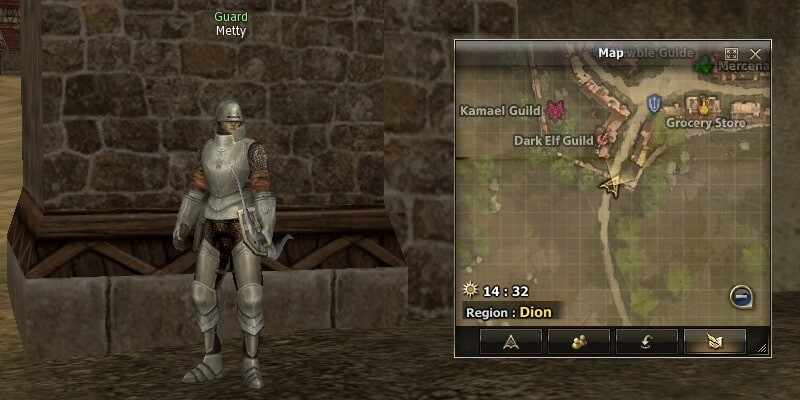Viewport: 800px width, 400px height.
Task: Close the Map window
Action: (756, 53)
